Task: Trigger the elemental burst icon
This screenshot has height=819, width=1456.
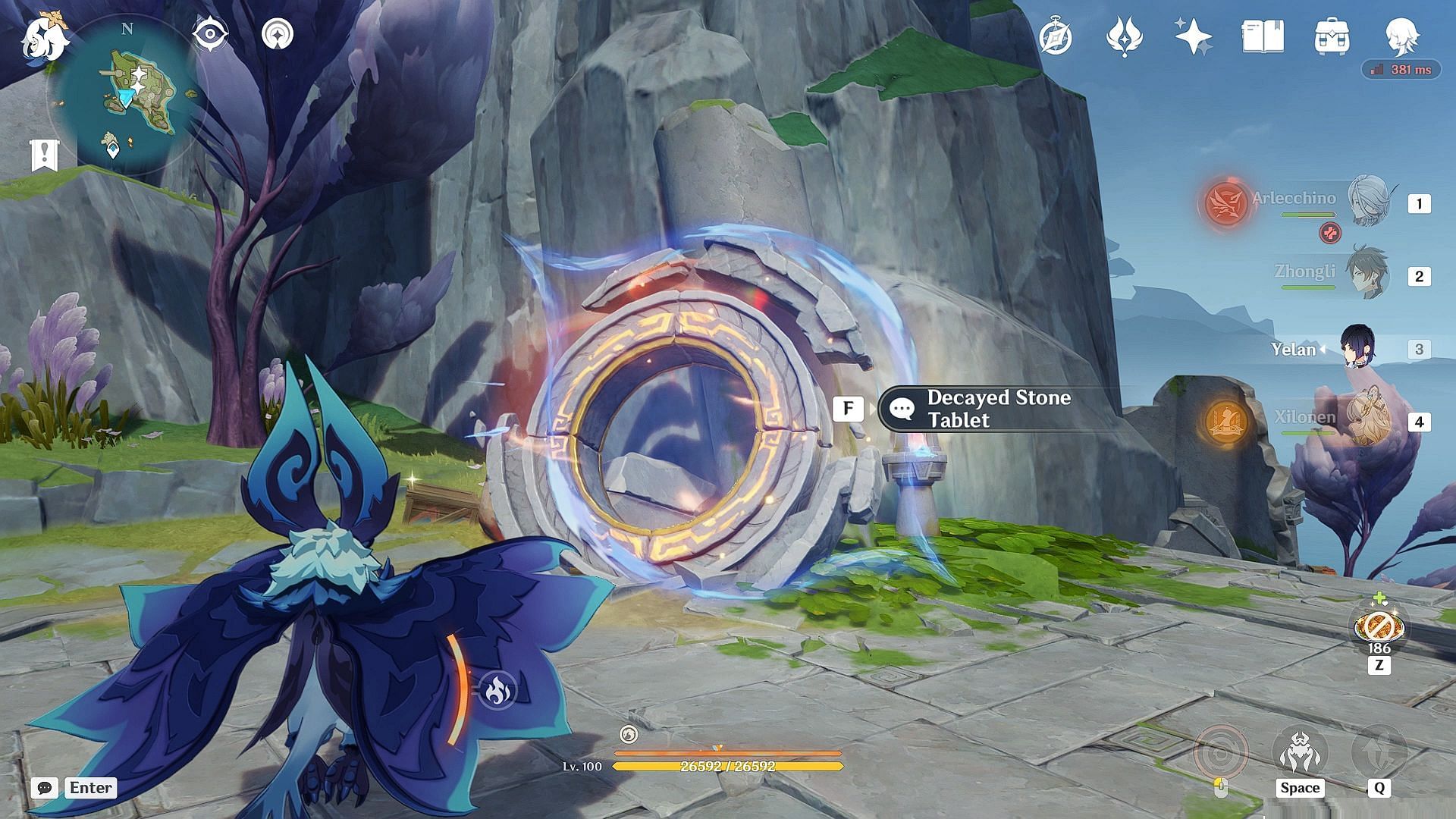Action: point(1379,751)
